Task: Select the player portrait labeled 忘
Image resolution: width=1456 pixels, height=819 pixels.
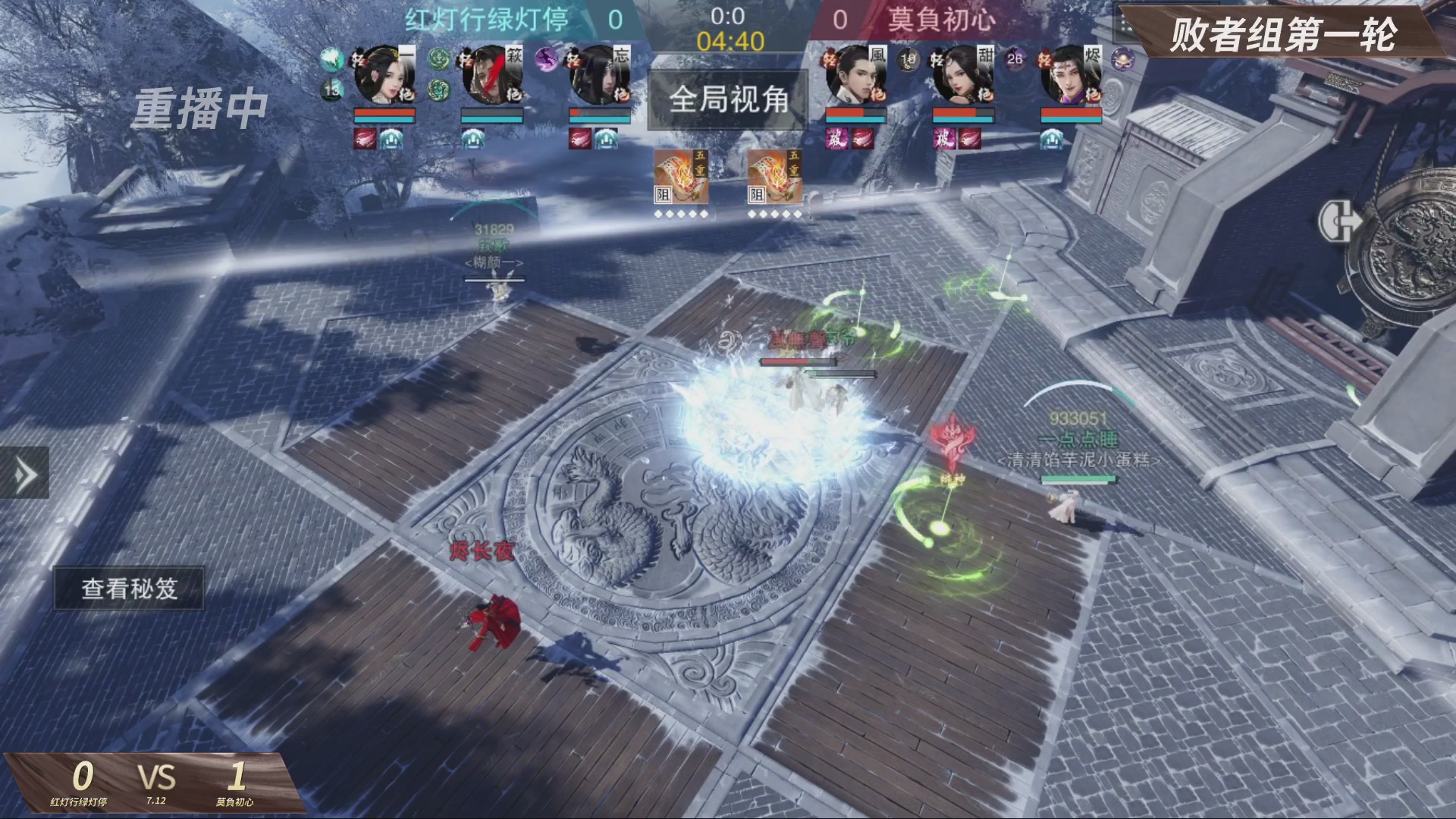Action: click(600, 76)
